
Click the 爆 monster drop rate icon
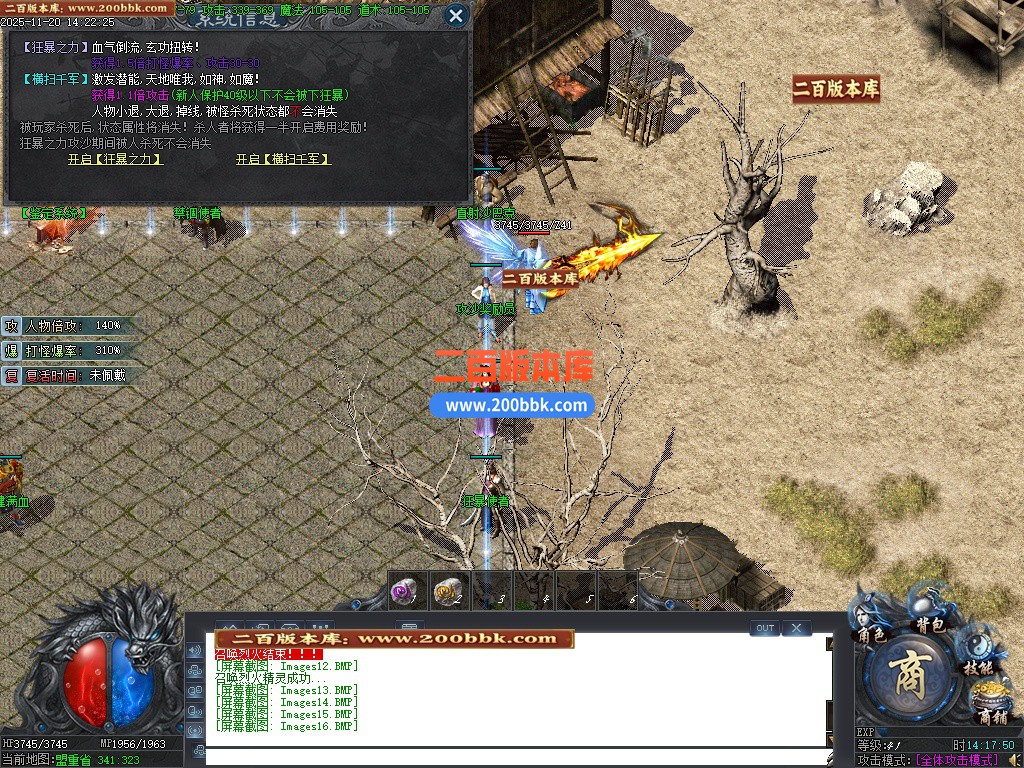[11, 351]
